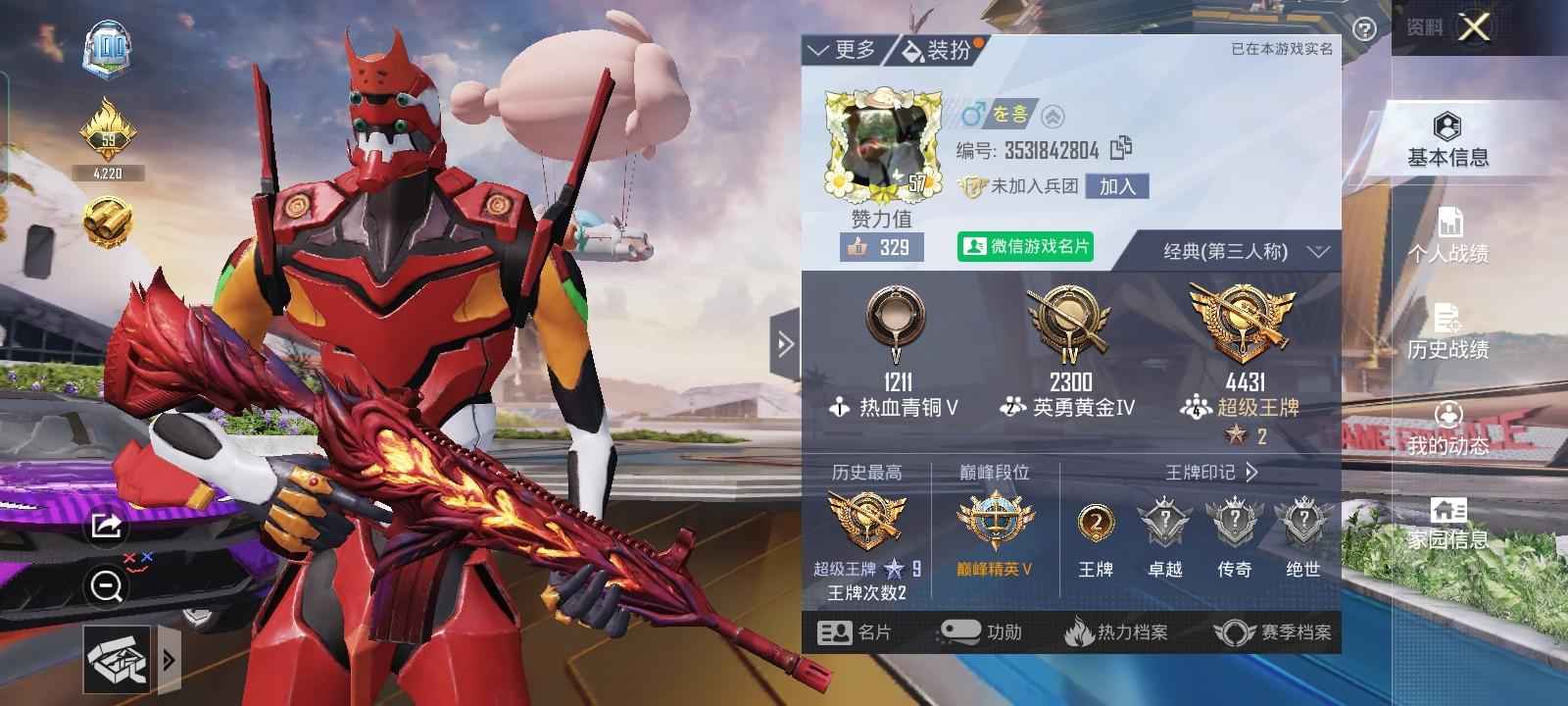Open the 历史战绩 tab
This screenshot has width=1568, height=706.
click(x=1447, y=331)
